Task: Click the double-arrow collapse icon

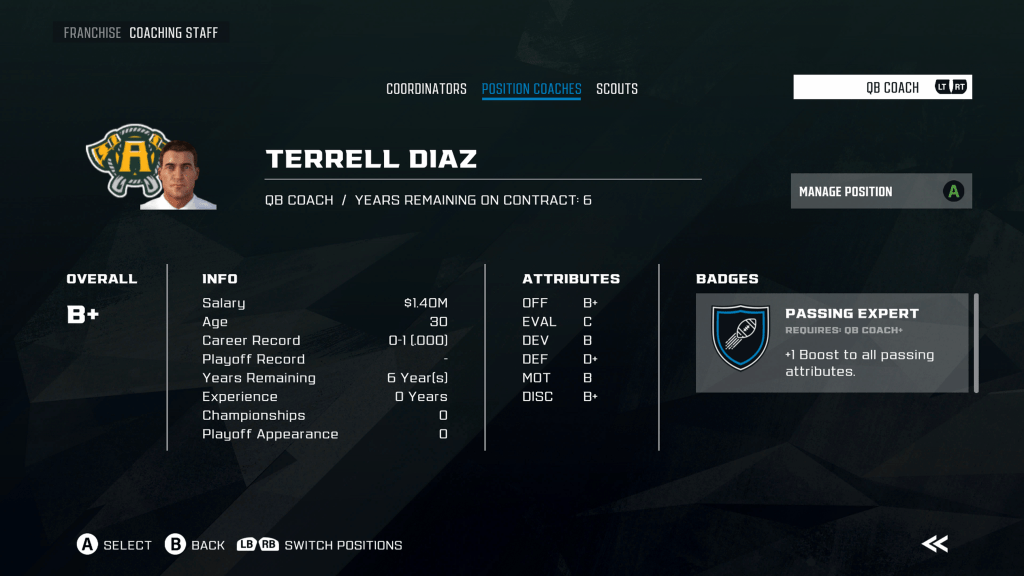Action: [x=935, y=544]
